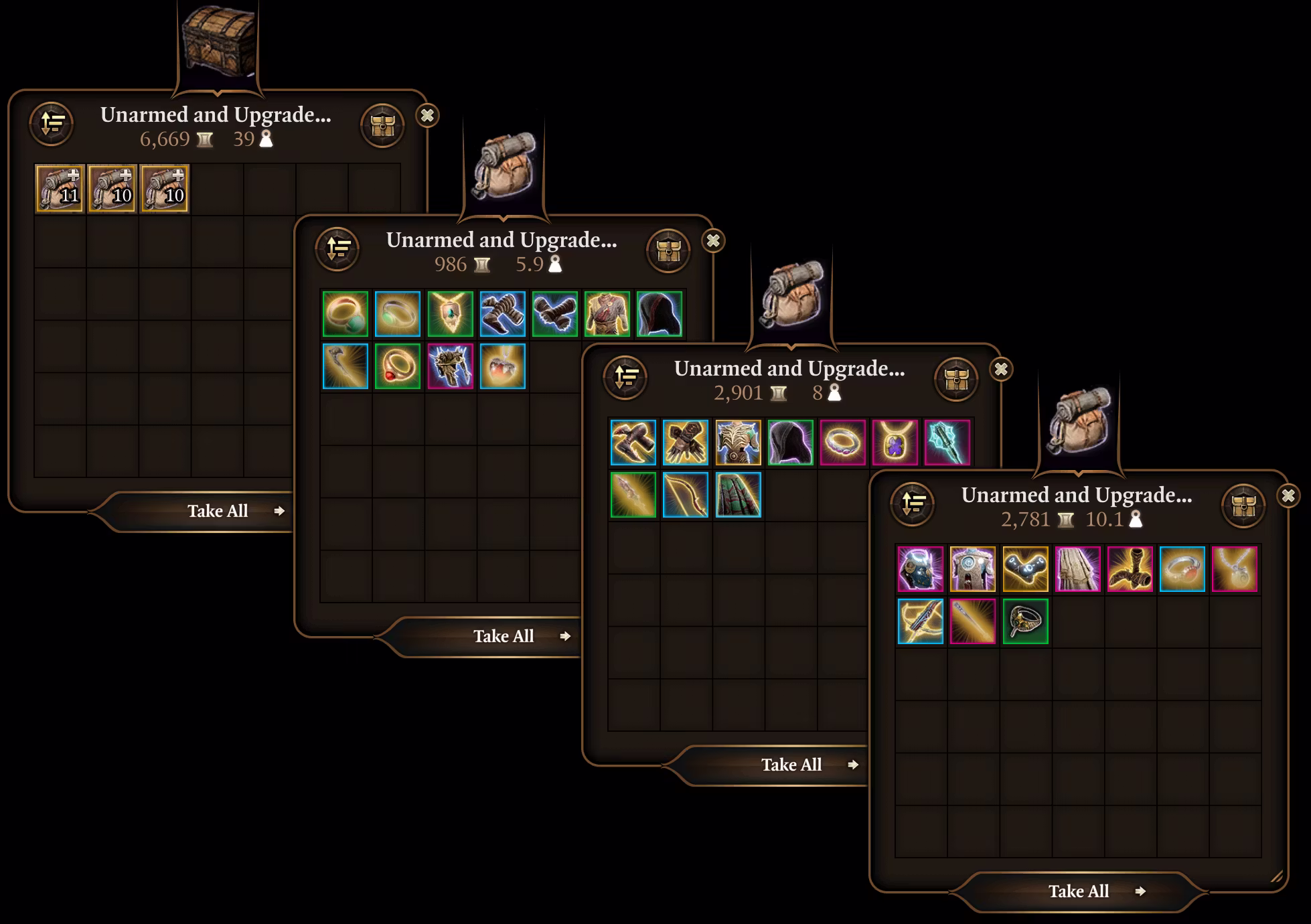Image resolution: width=1311 pixels, height=924 pixels.
Task: Take all from the 986-value container
Action: point(504,636)
